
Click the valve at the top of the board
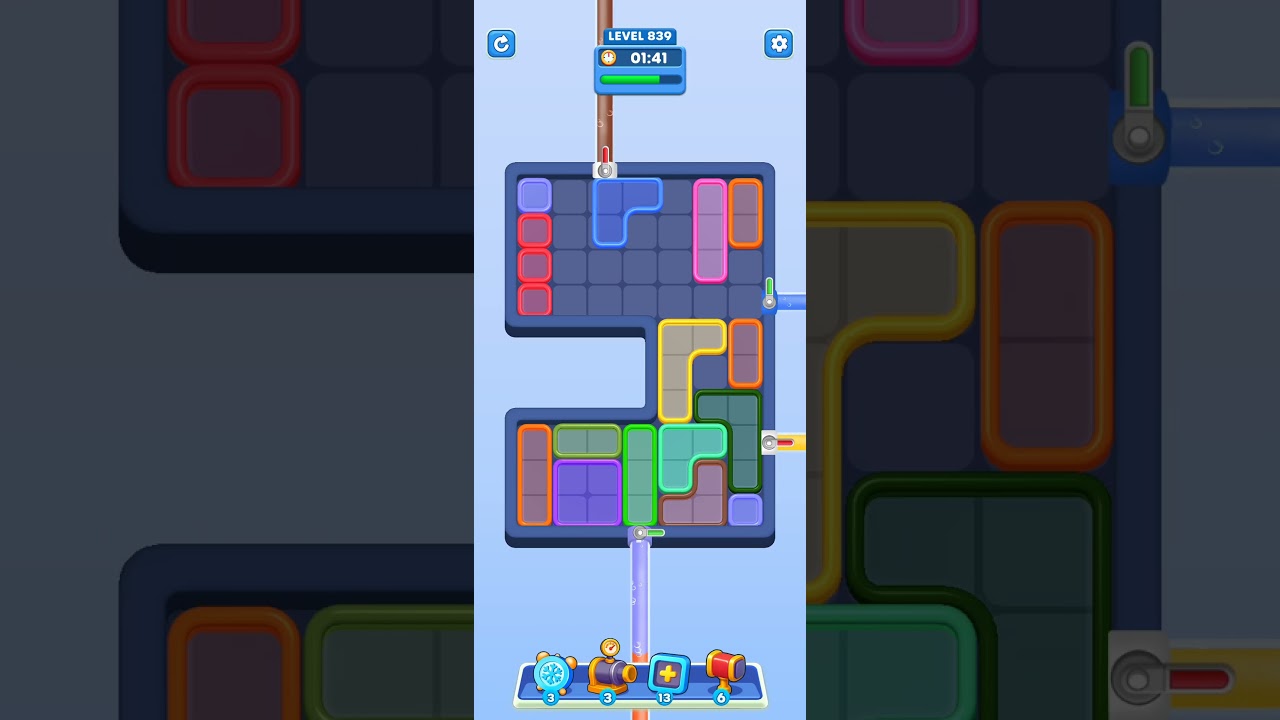point(604,168)
